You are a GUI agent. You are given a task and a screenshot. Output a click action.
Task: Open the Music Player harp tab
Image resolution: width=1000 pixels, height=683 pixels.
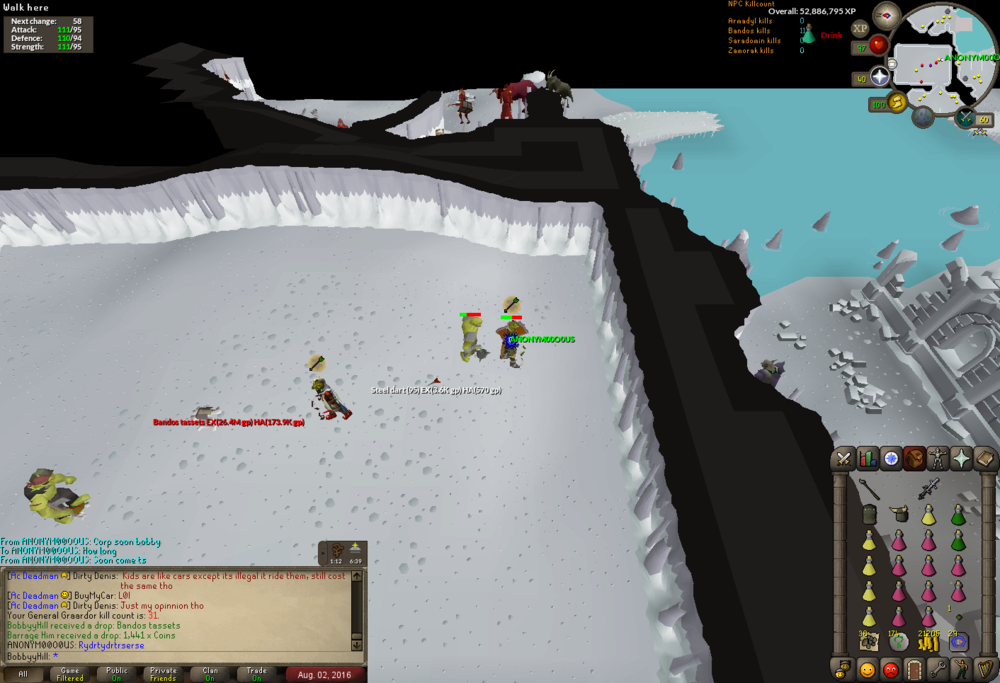[985, 669]
